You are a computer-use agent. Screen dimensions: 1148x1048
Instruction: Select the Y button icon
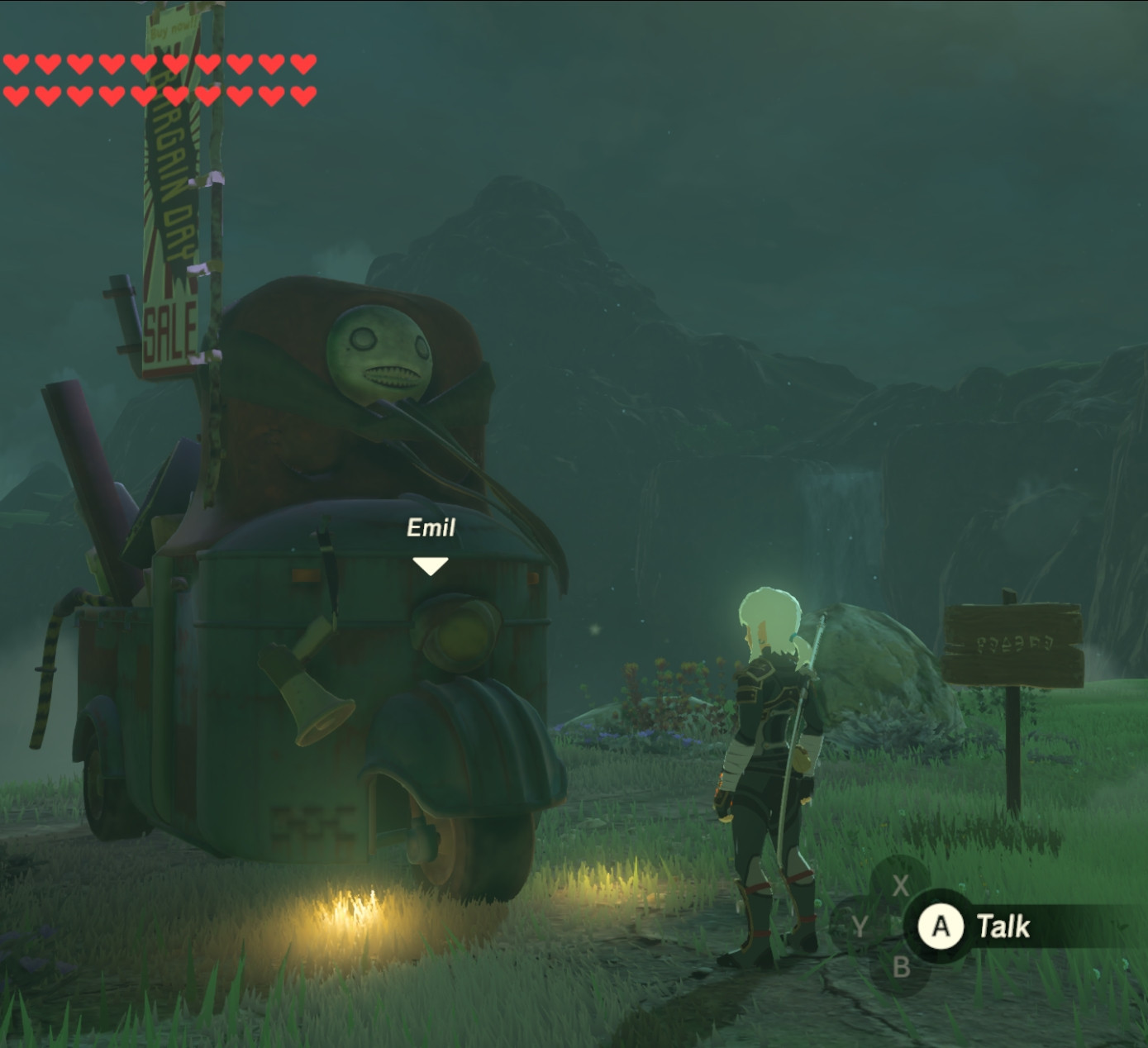860,927
